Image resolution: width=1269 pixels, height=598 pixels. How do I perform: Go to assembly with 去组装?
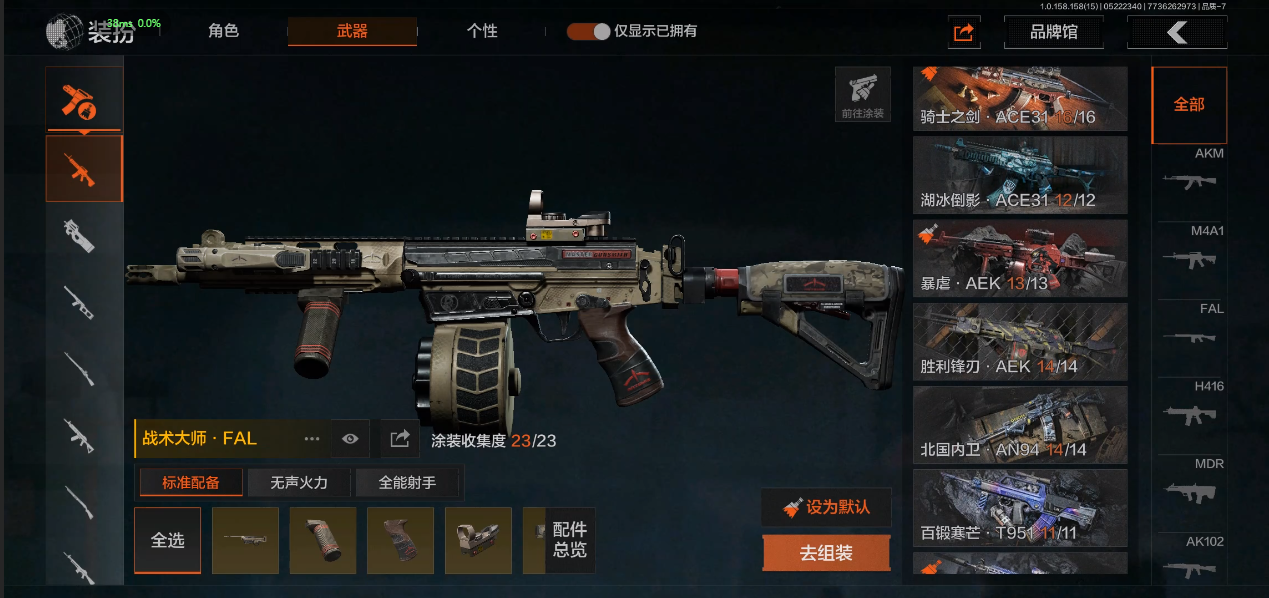(x=826, y=553)
